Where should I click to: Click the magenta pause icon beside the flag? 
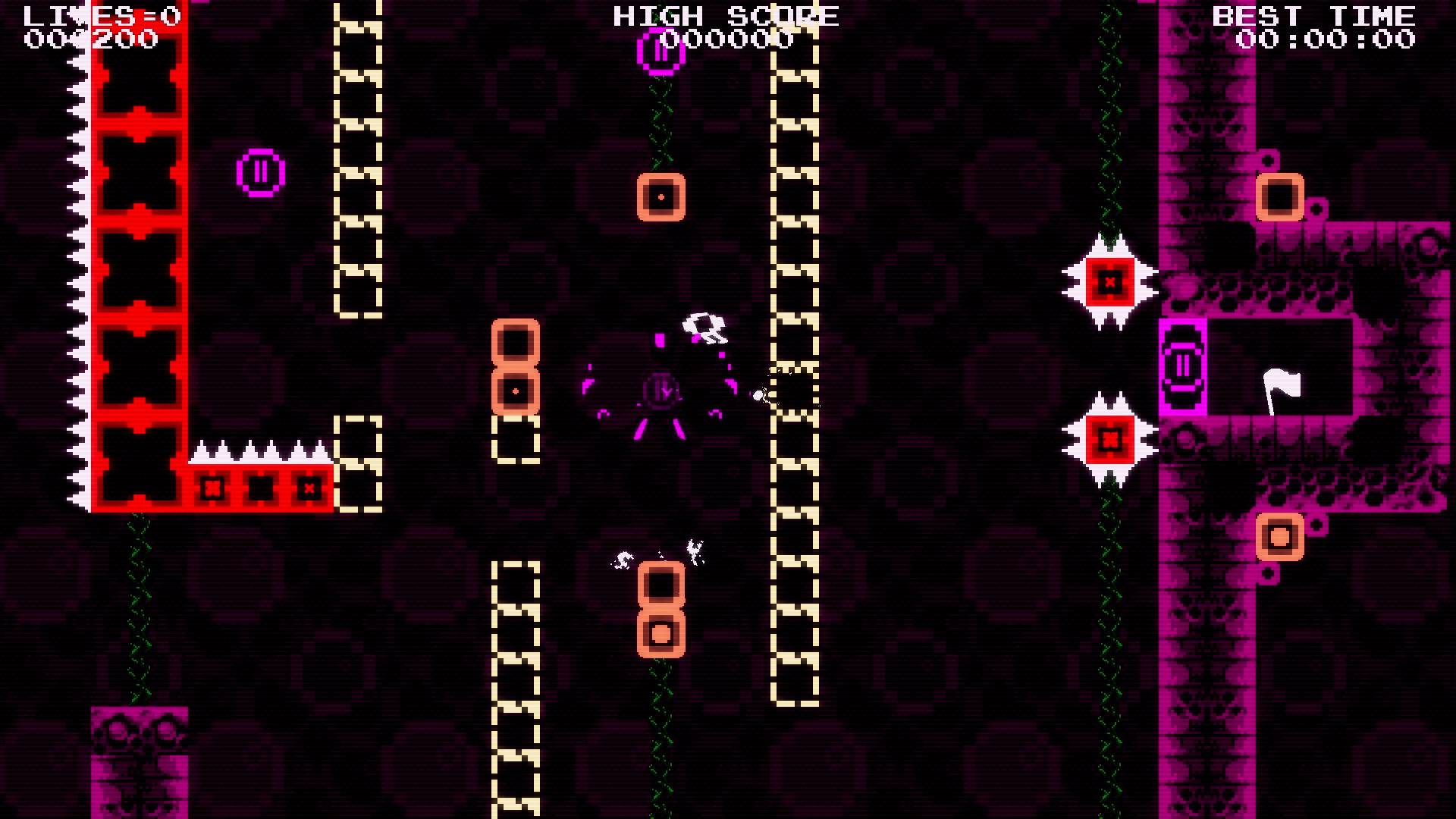[x=1183, y=366]
